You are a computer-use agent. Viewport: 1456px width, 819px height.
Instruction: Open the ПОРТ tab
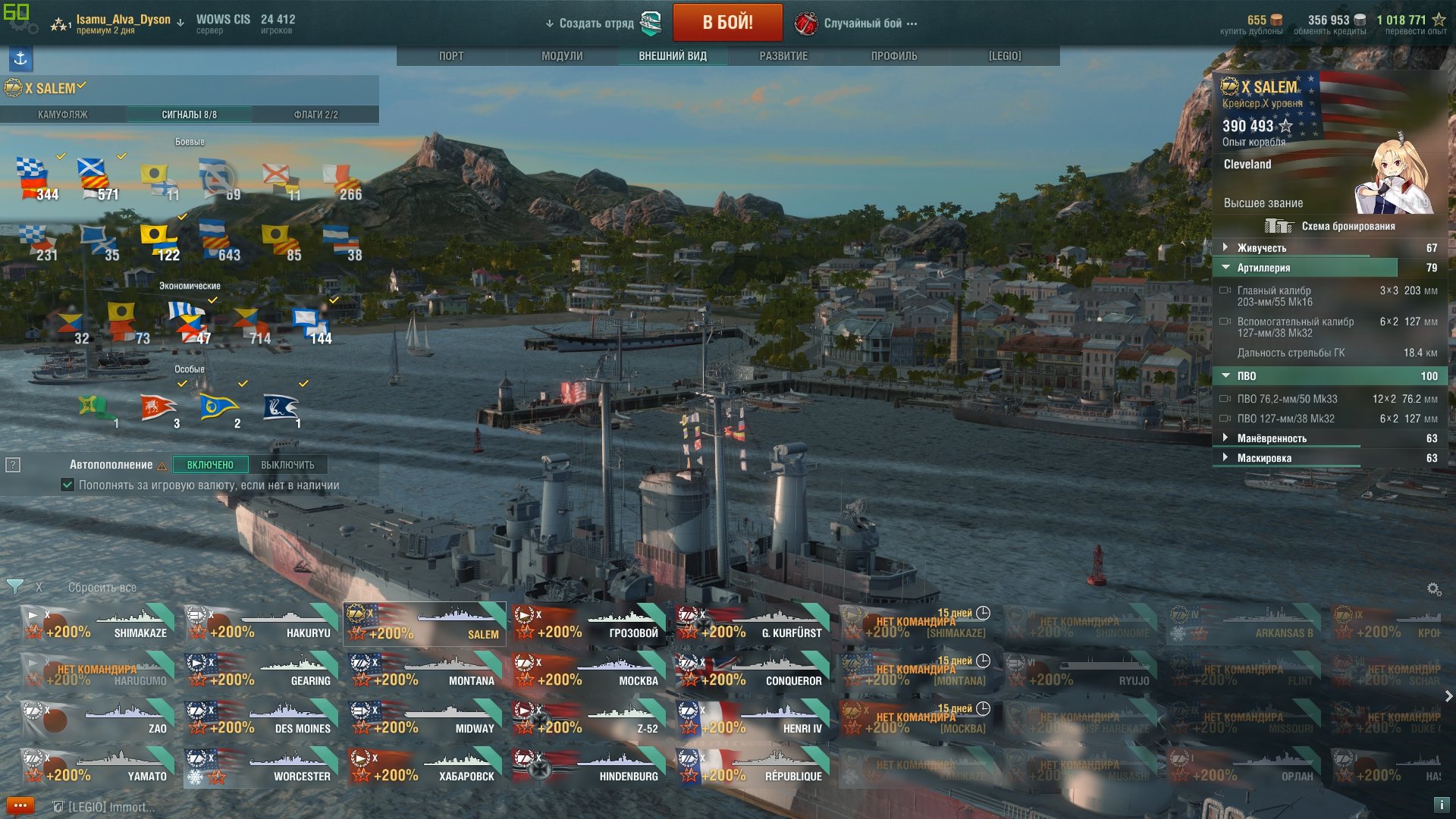(451, 56)
